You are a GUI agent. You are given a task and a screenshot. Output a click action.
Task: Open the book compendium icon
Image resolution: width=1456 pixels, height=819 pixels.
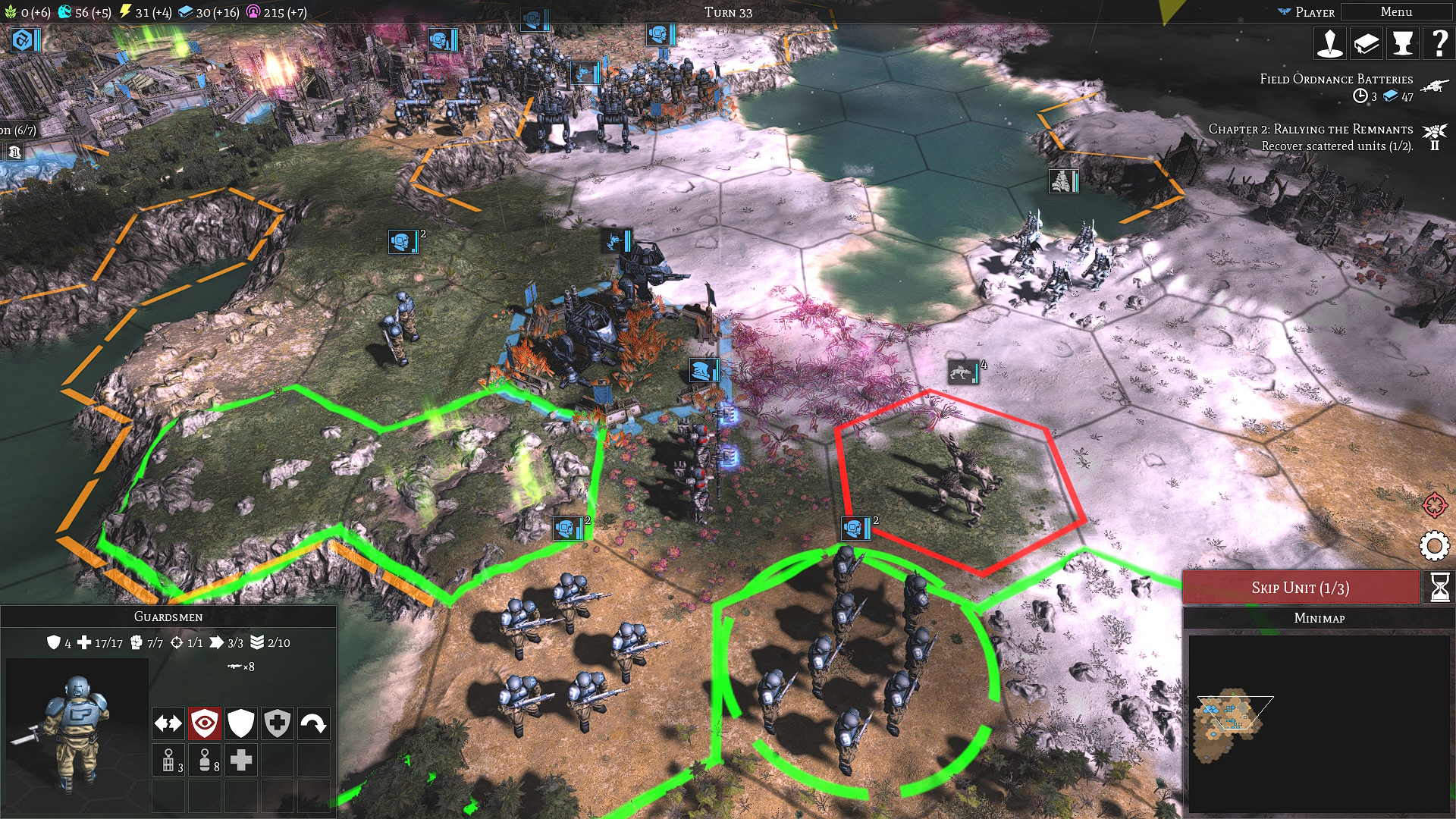click(1366, 44)
